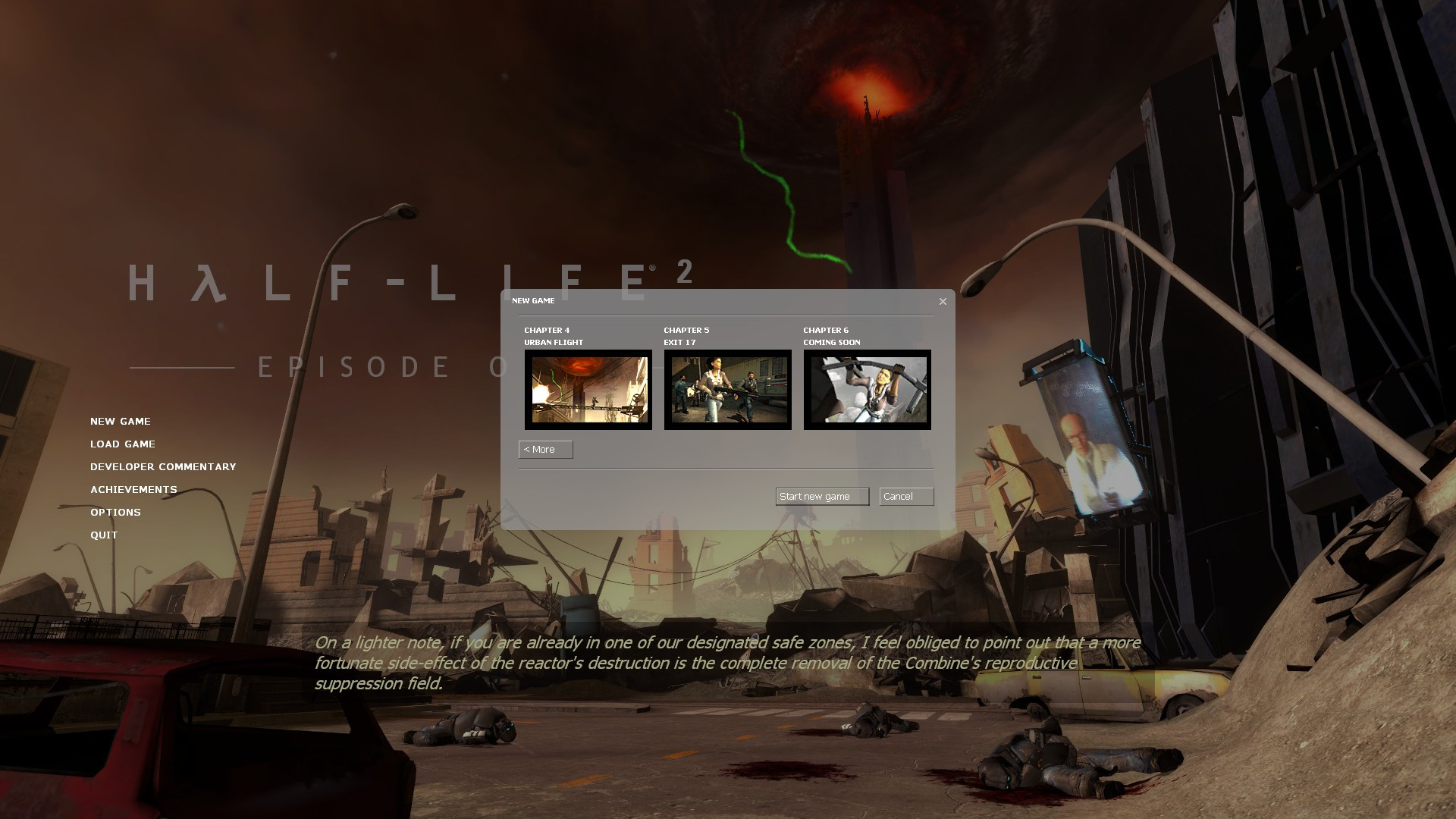The image size is (1456, 819).
Task: Select QUIT from the main menu
Action: click(103, 535)
